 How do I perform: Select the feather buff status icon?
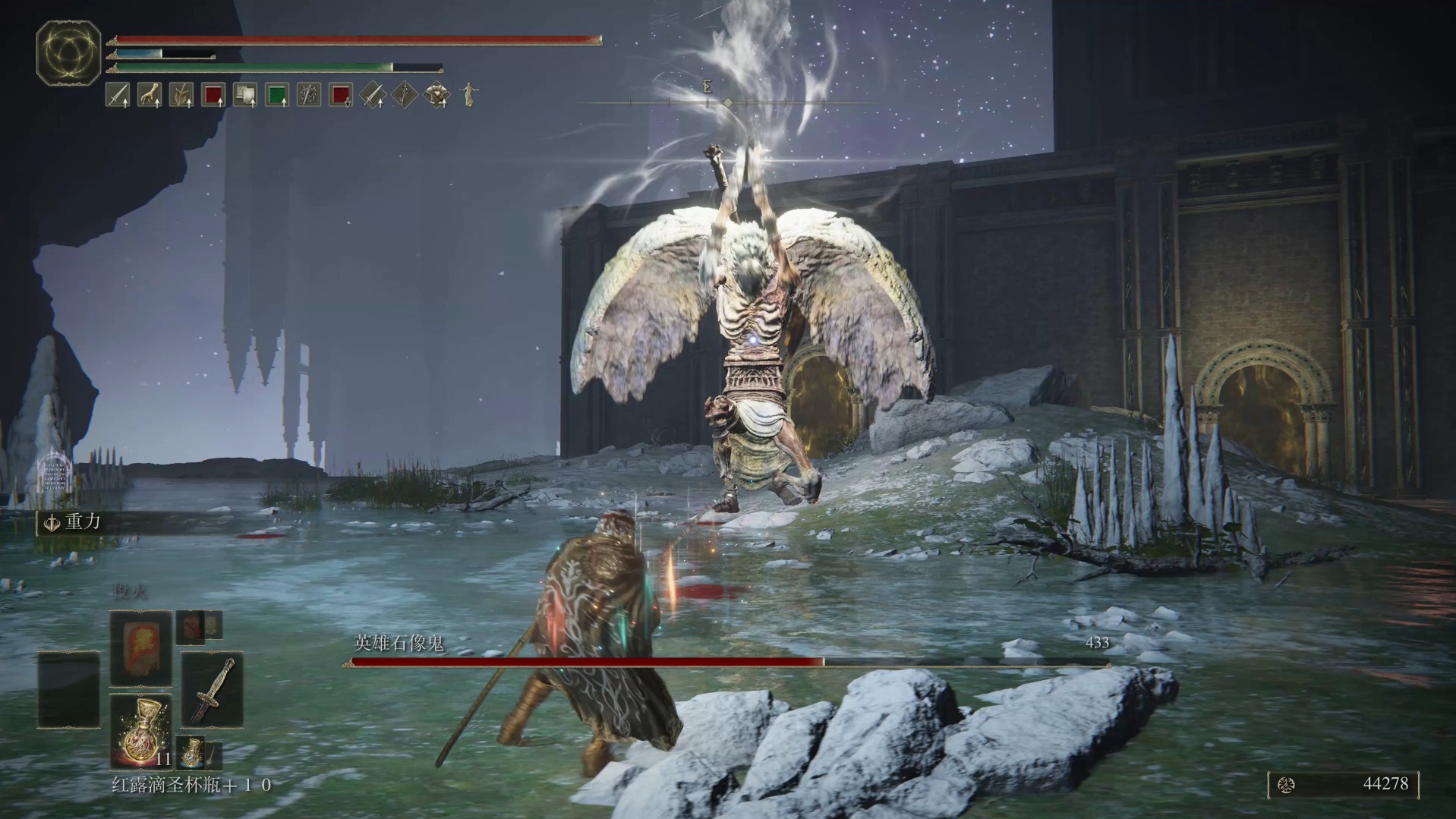(x=181, y=95)
